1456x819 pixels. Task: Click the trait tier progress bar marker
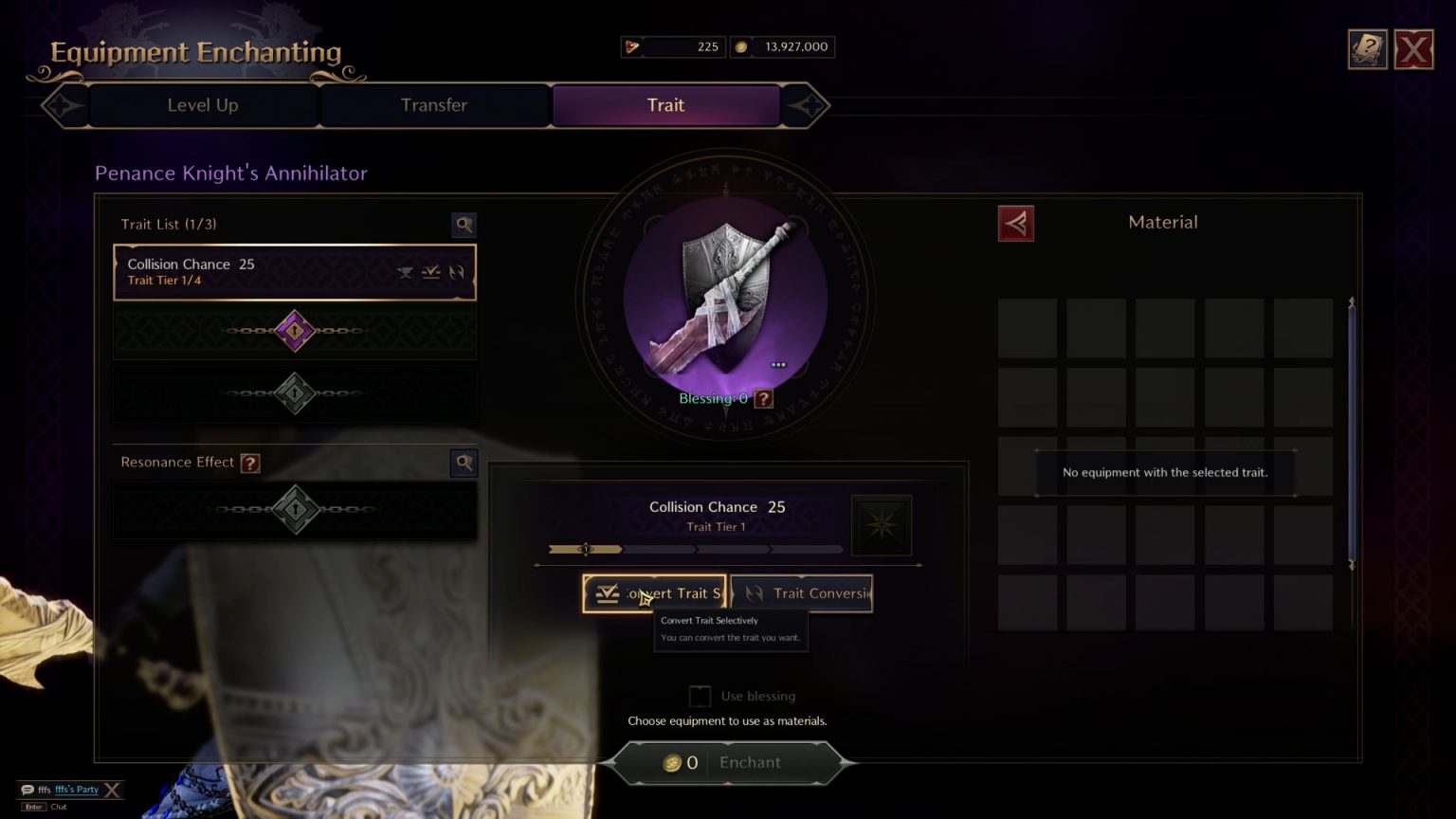pyautogui.click(x=586, y=549)
